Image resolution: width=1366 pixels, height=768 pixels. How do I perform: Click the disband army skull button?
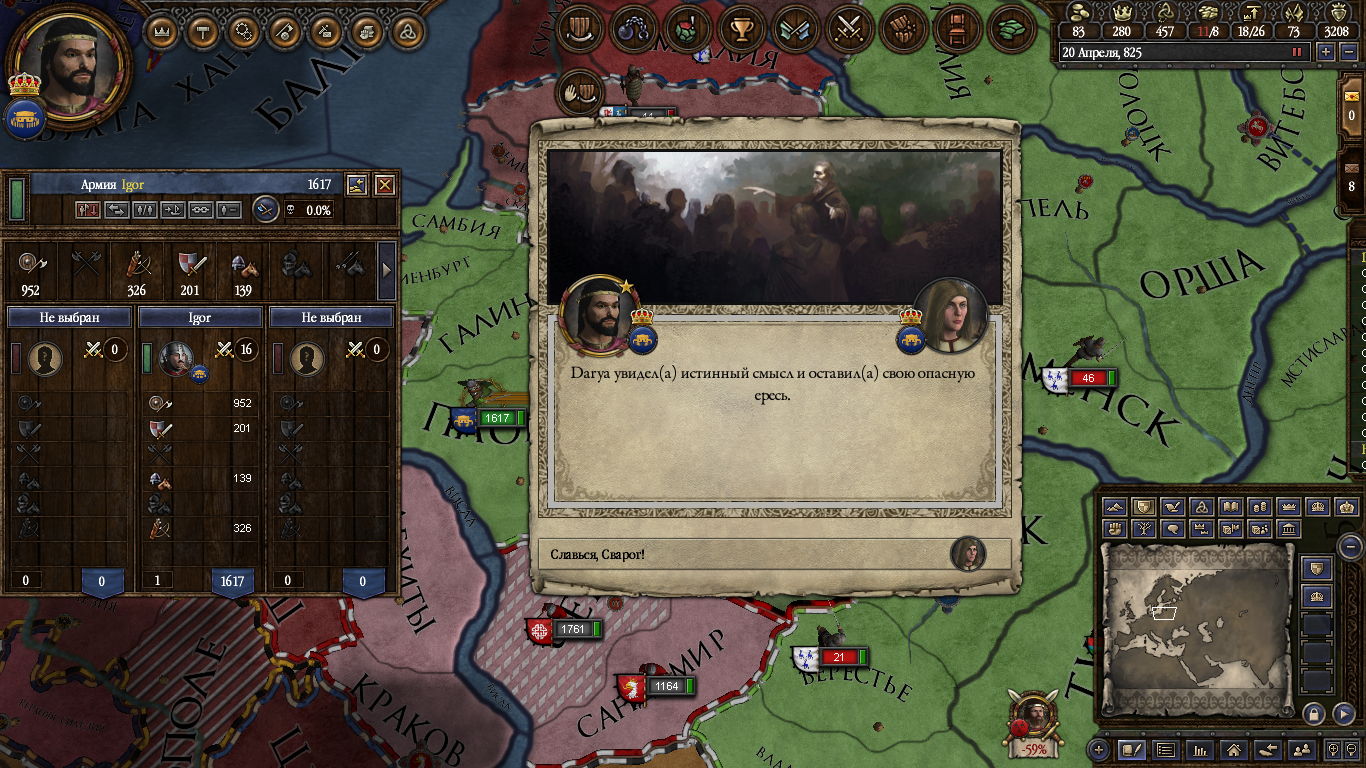pos(289,210)
